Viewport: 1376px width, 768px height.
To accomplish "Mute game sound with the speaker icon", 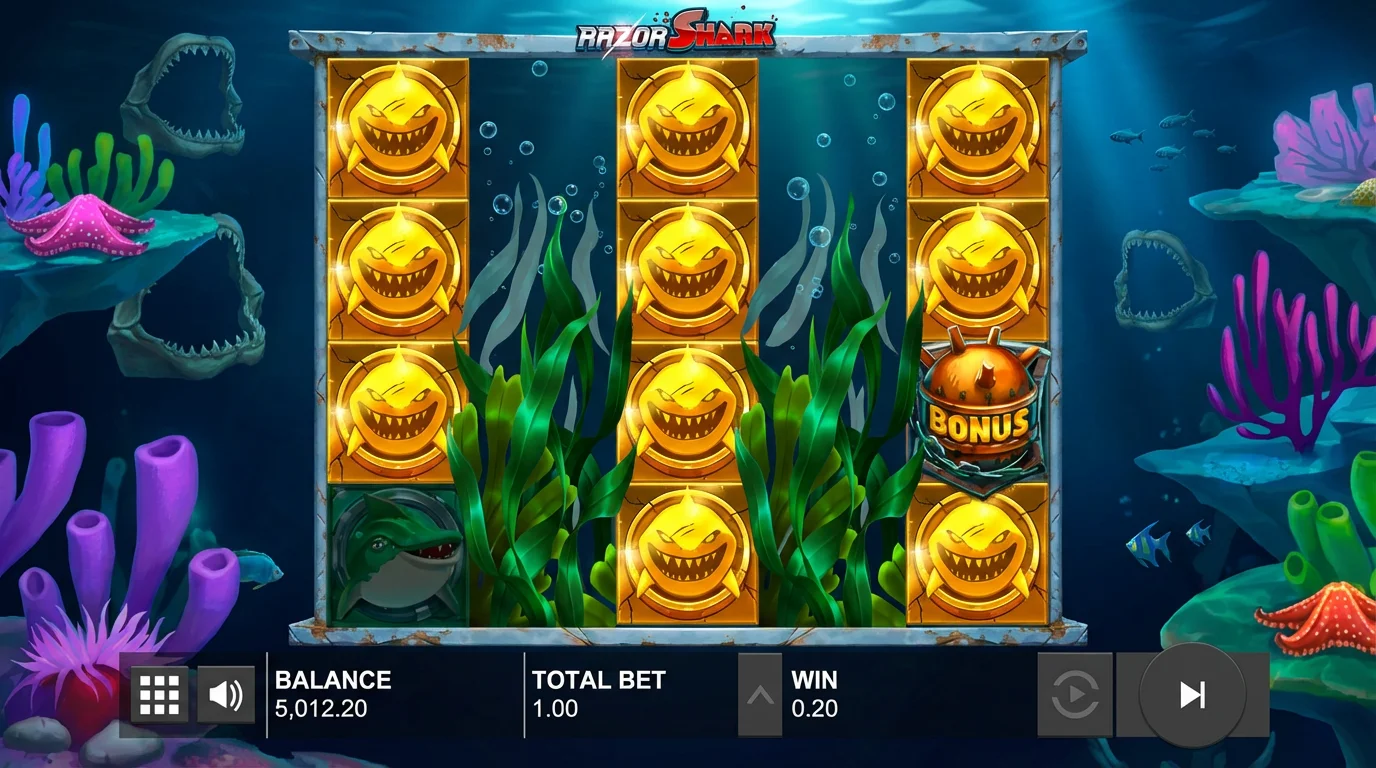I will pos(227,692).
